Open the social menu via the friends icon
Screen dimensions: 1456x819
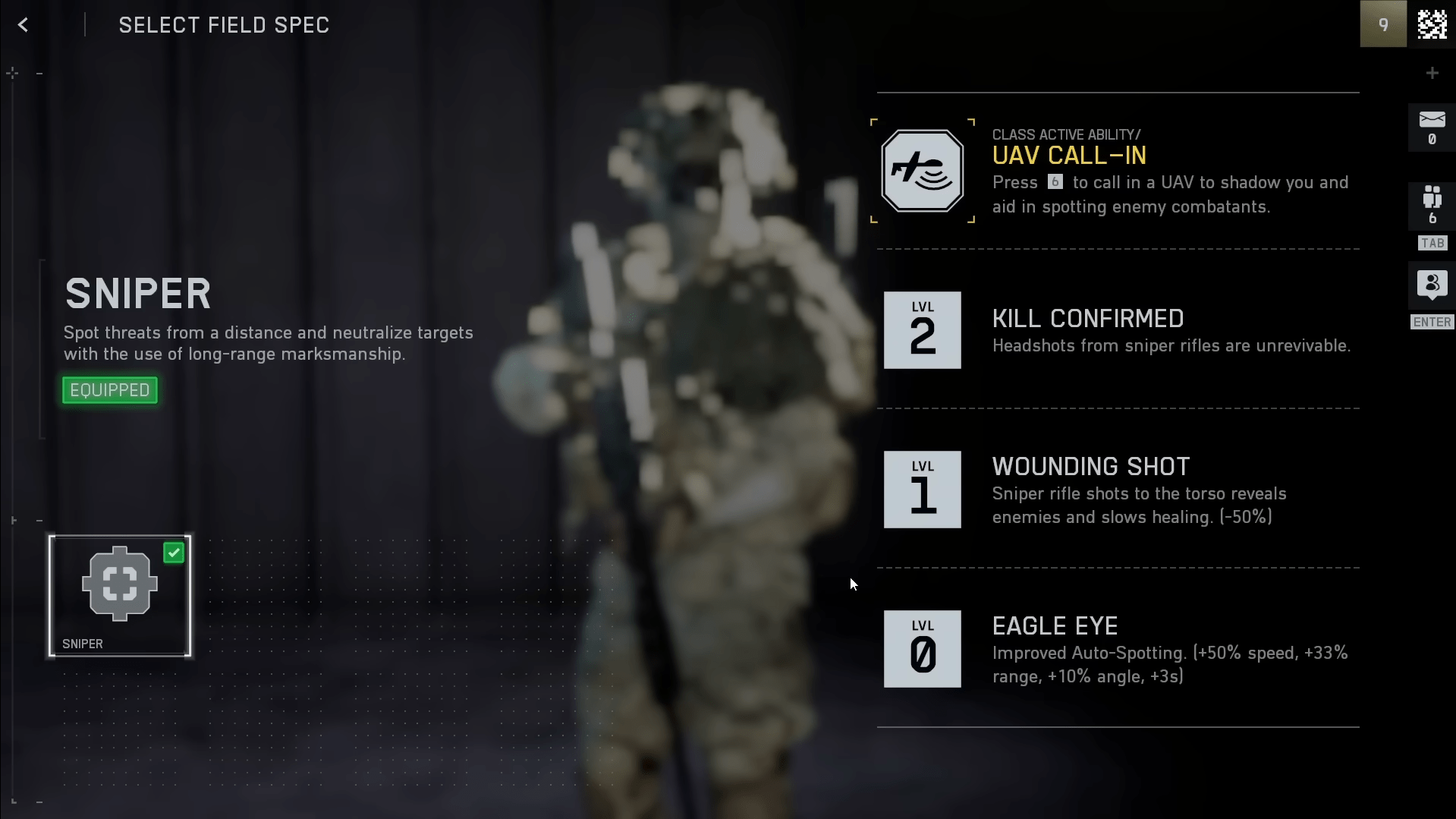click(x=1431, y=285)
